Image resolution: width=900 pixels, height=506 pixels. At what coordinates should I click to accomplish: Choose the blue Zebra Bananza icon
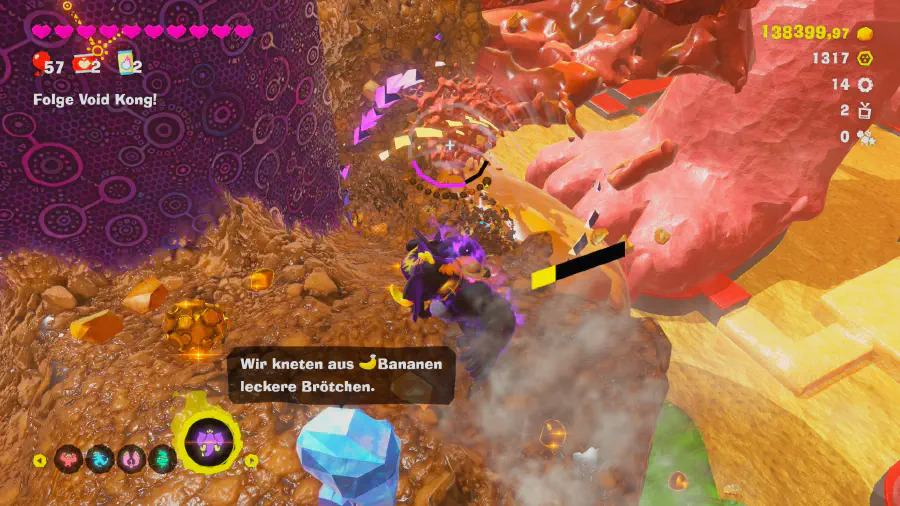click(x=100, y=460)
